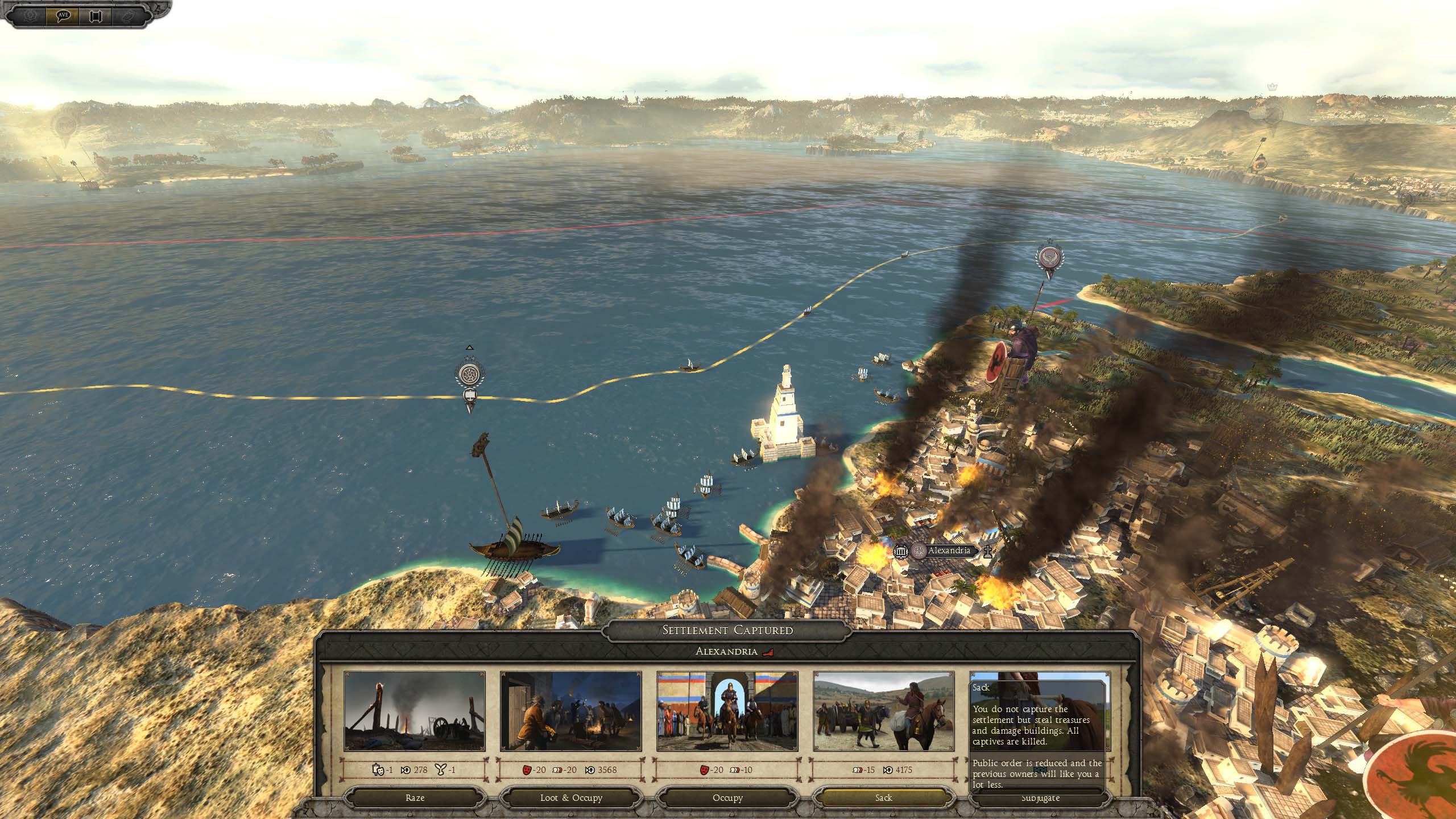Select the army banner above Alexandria
Screen dimensions: 1456x819
coord(1049,258)
